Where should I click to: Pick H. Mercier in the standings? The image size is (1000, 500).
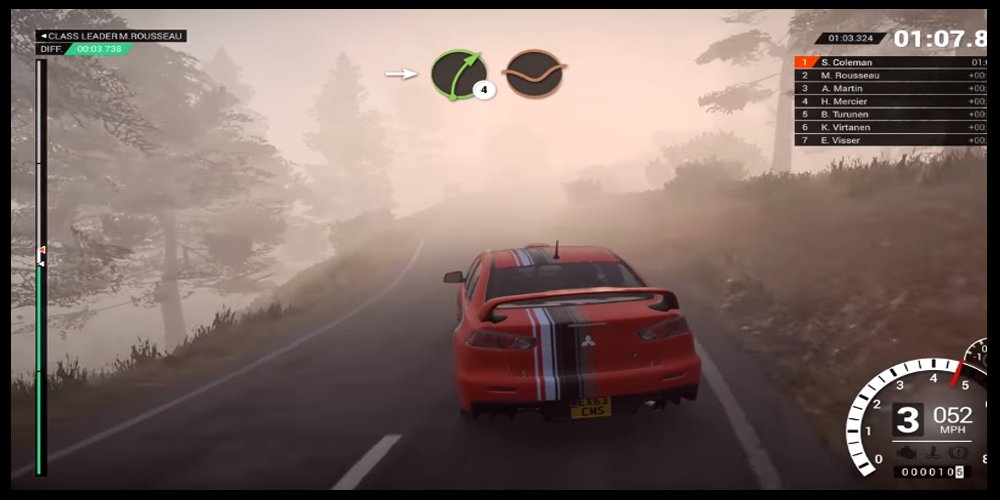890,101
